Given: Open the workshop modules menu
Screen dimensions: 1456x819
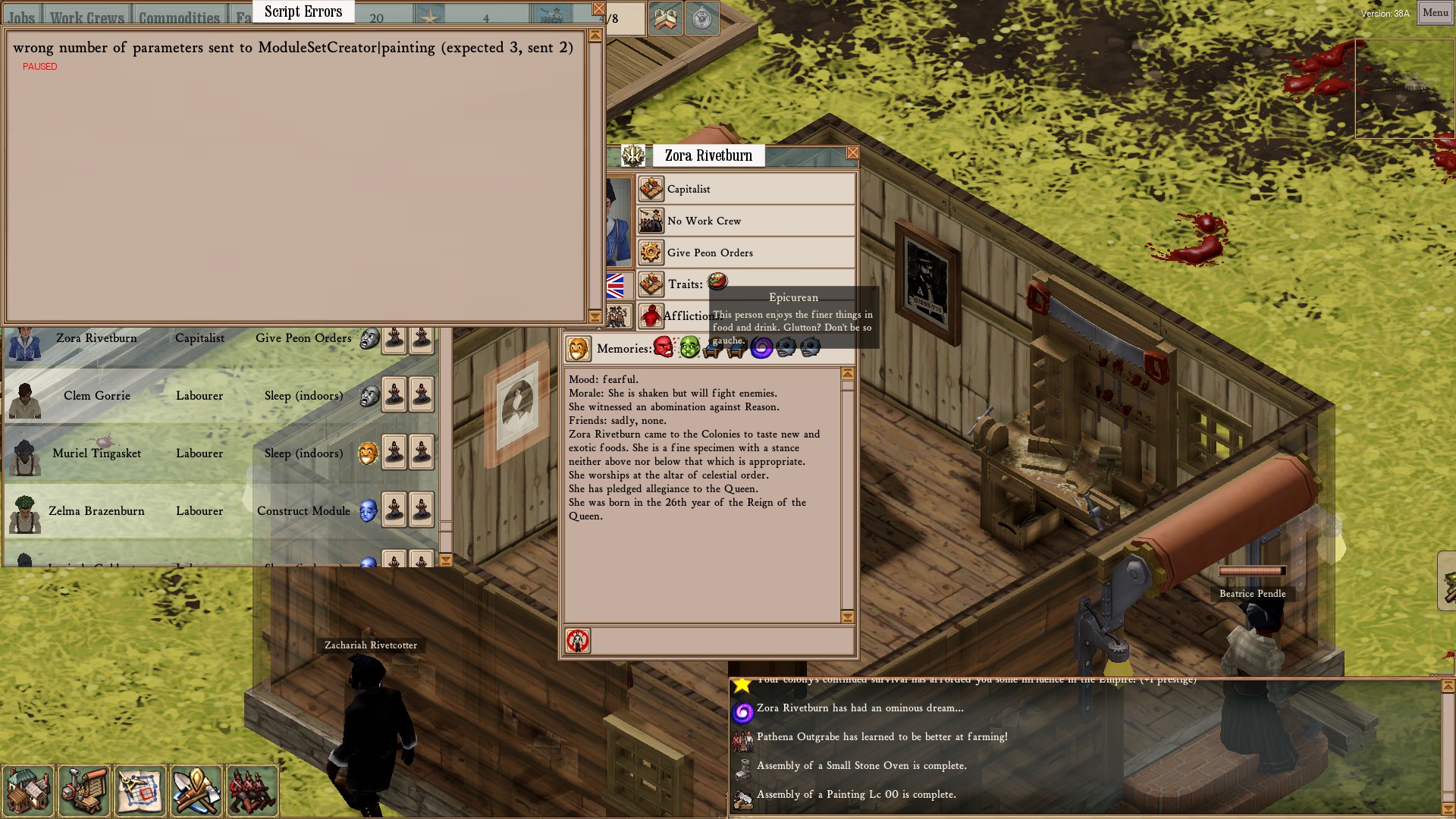Looking at the screenshot, I should (84, 790).
